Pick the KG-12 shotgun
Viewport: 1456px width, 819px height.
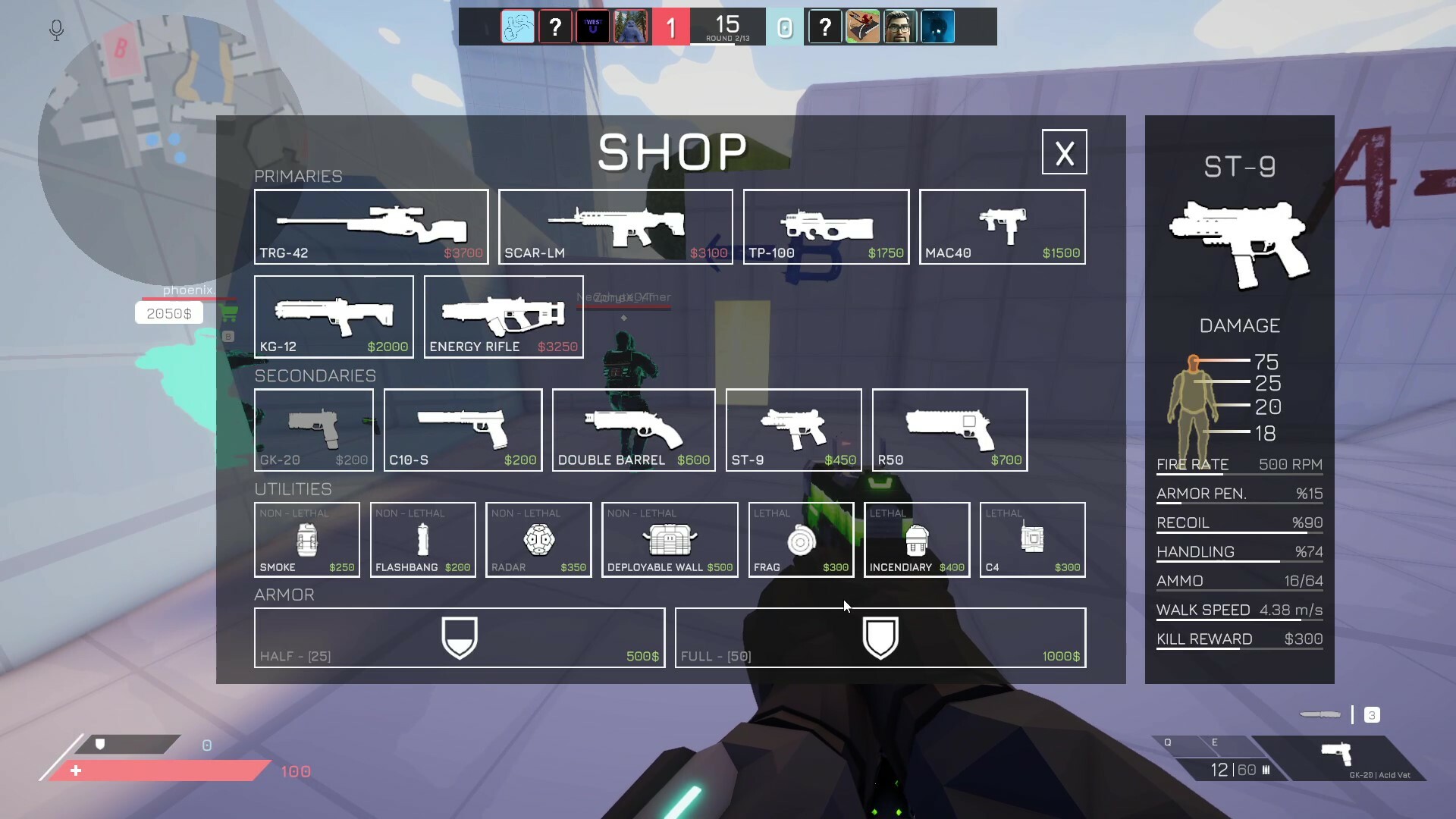tap(334, 316)
